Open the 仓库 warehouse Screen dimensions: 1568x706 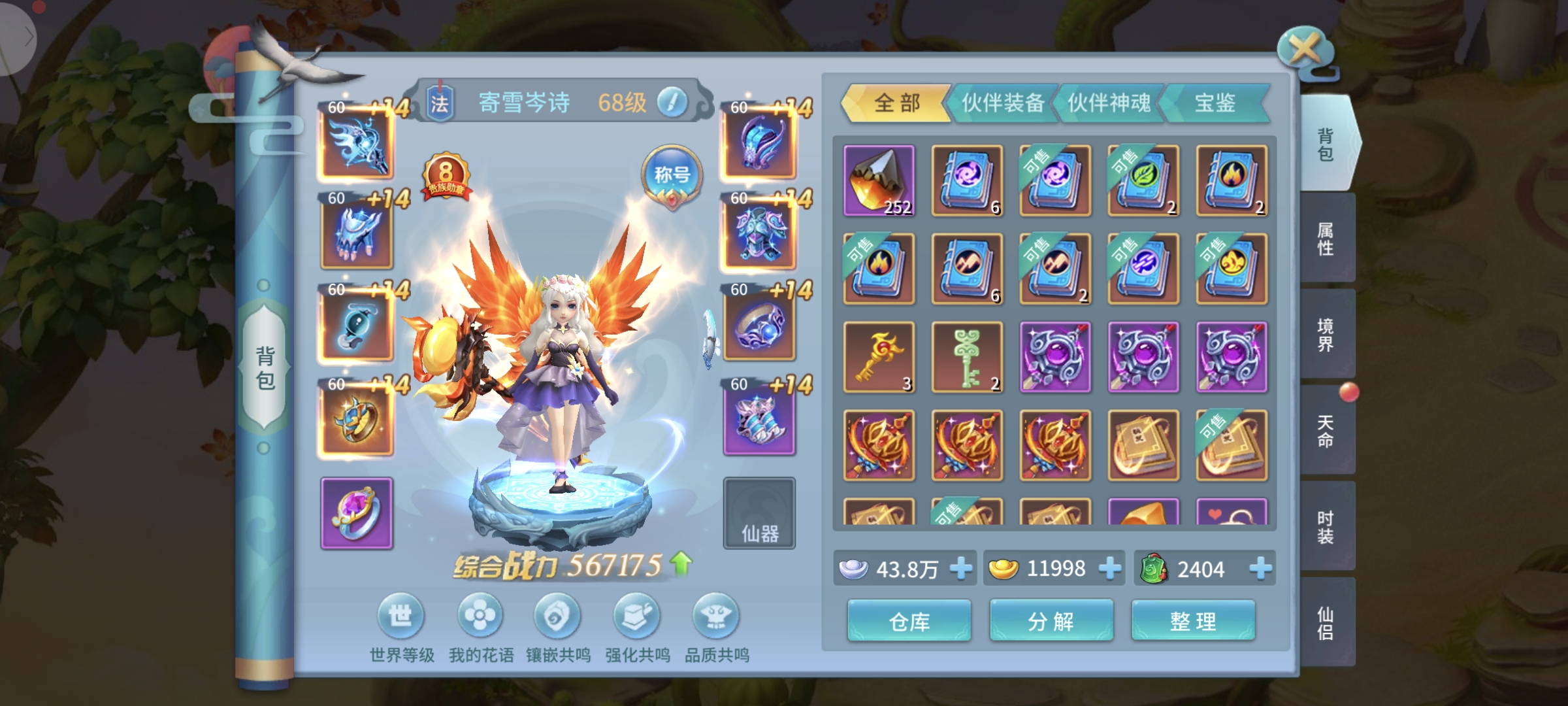coord(909,621)
